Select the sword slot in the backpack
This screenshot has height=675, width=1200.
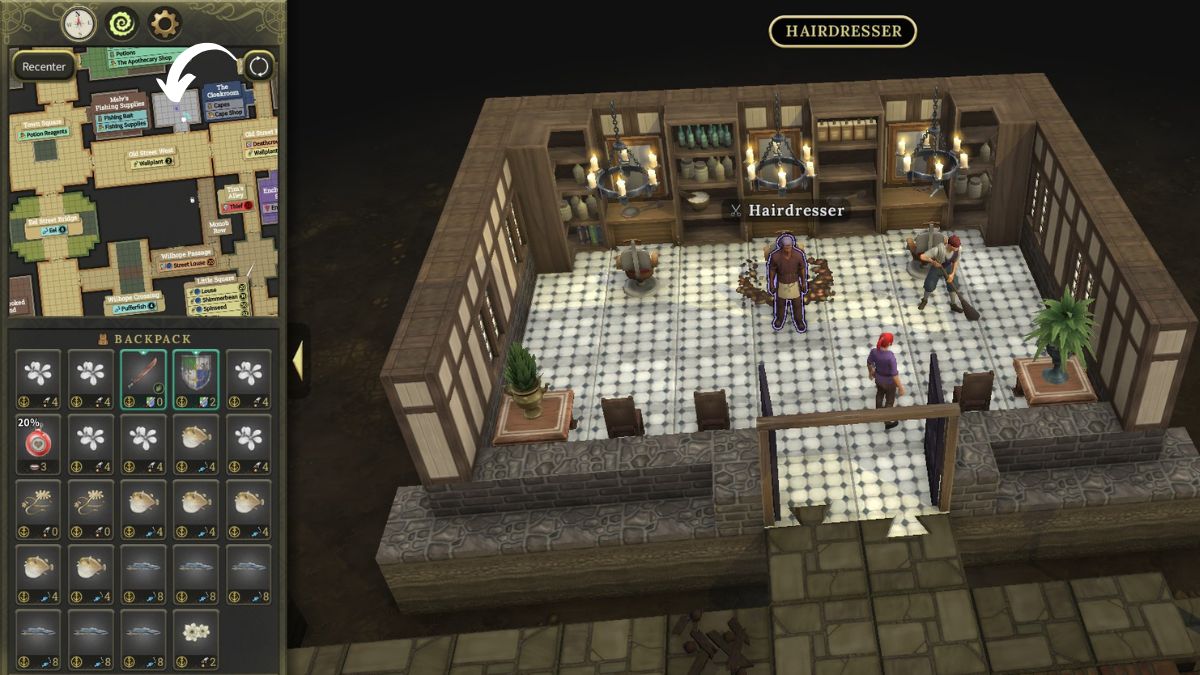[x=143, y=380]
